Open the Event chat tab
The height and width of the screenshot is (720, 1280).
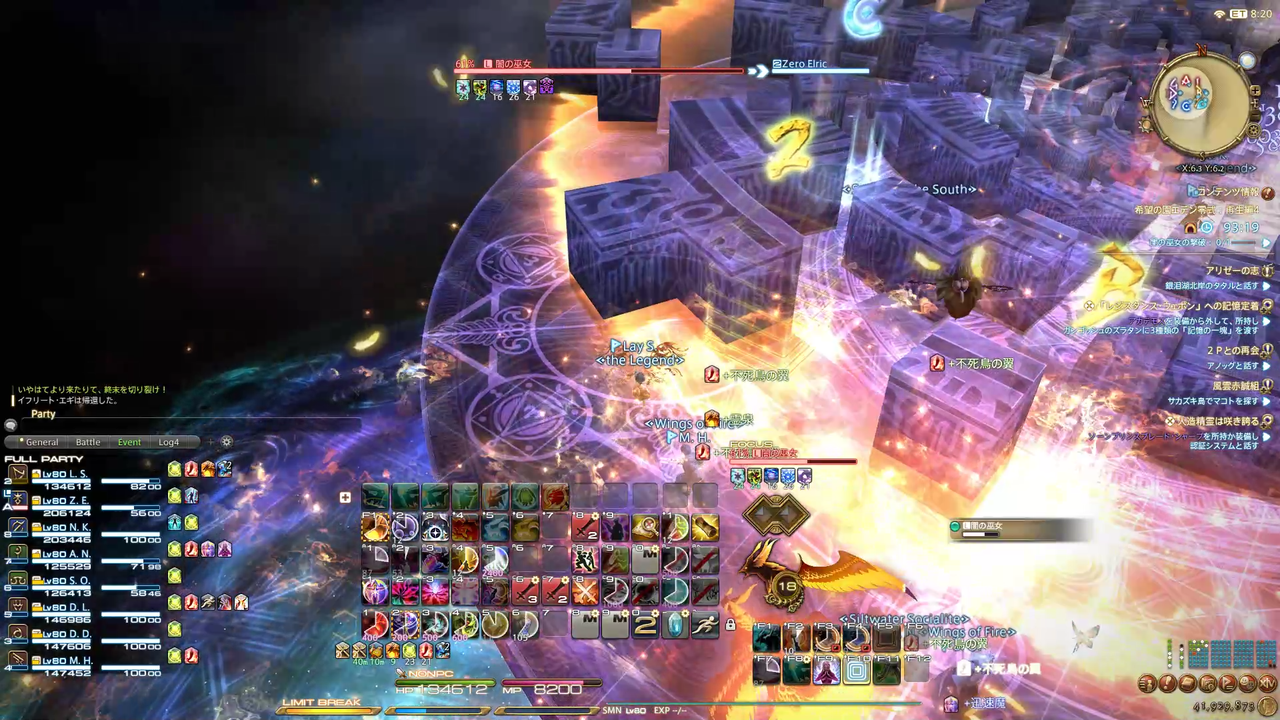click(x=129, y=442)
